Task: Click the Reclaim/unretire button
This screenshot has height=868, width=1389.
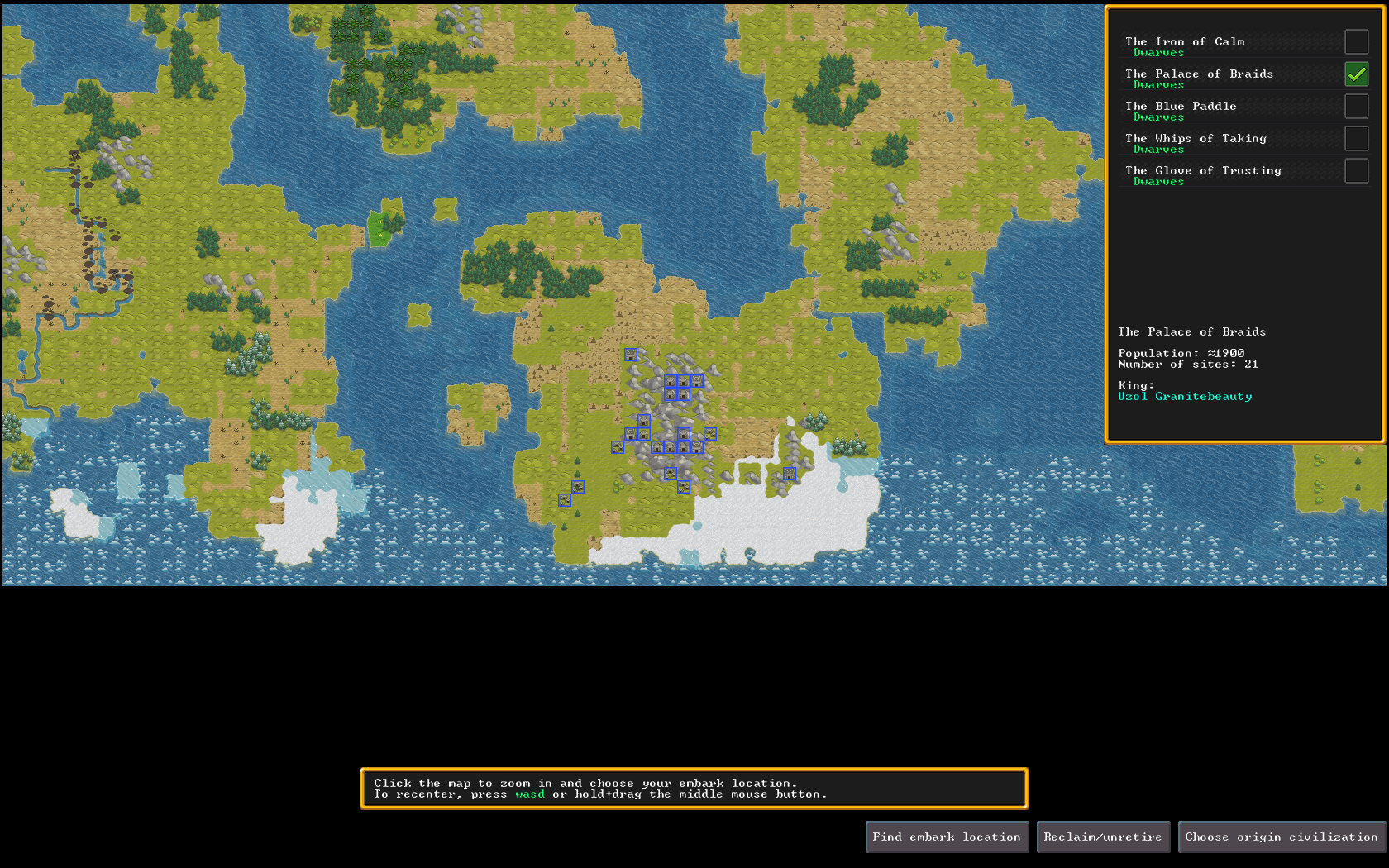Action: [1103, 837]
